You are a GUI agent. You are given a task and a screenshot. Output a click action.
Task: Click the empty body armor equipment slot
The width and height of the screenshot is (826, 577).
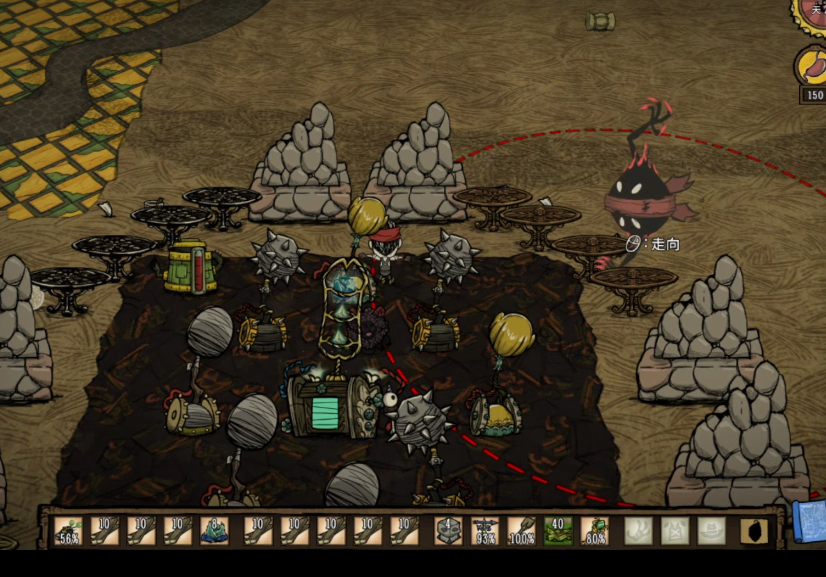tap(675, 530)
